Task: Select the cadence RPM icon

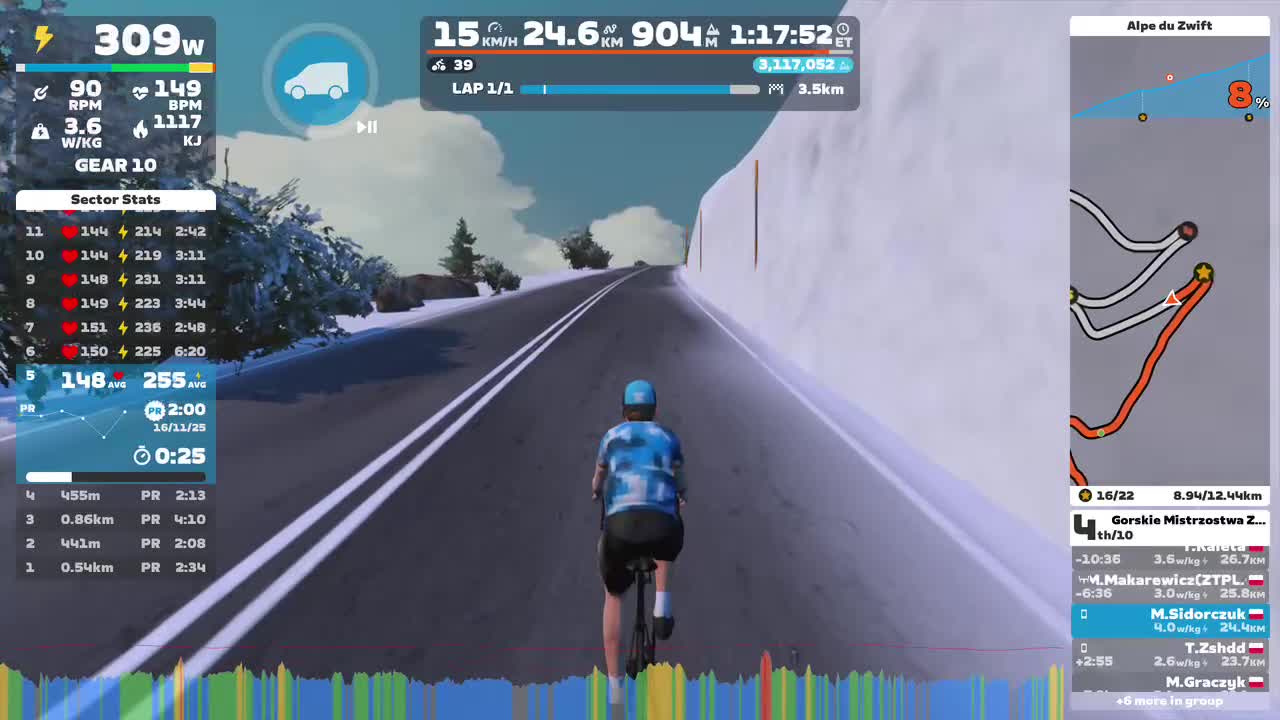Action: [41, 92]
